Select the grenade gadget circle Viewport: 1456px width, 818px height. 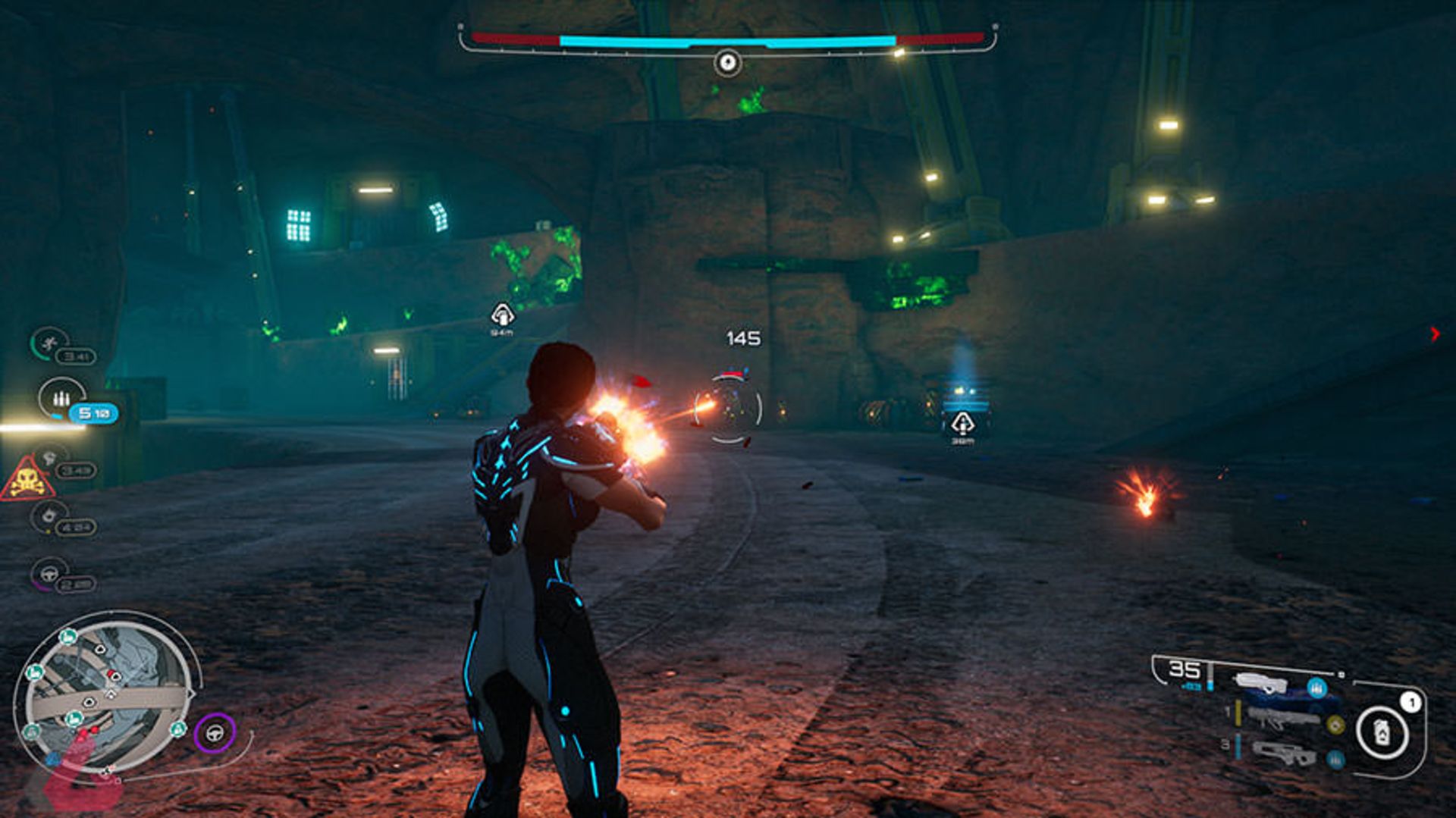click(x=1382, y=732)
